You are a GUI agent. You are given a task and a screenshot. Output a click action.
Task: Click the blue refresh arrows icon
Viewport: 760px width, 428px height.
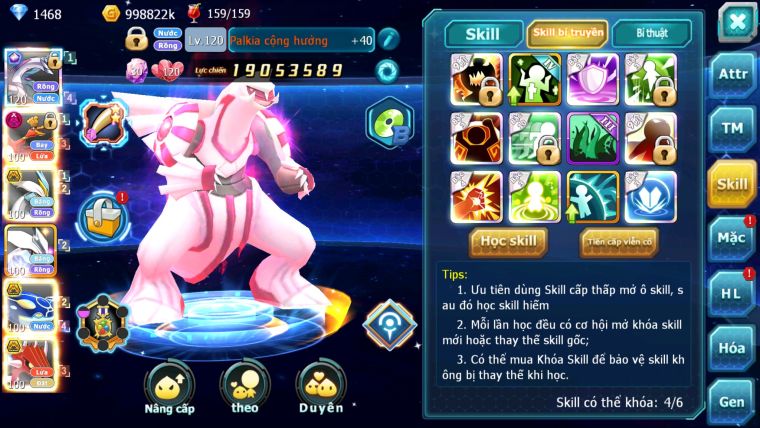point(387,70)
